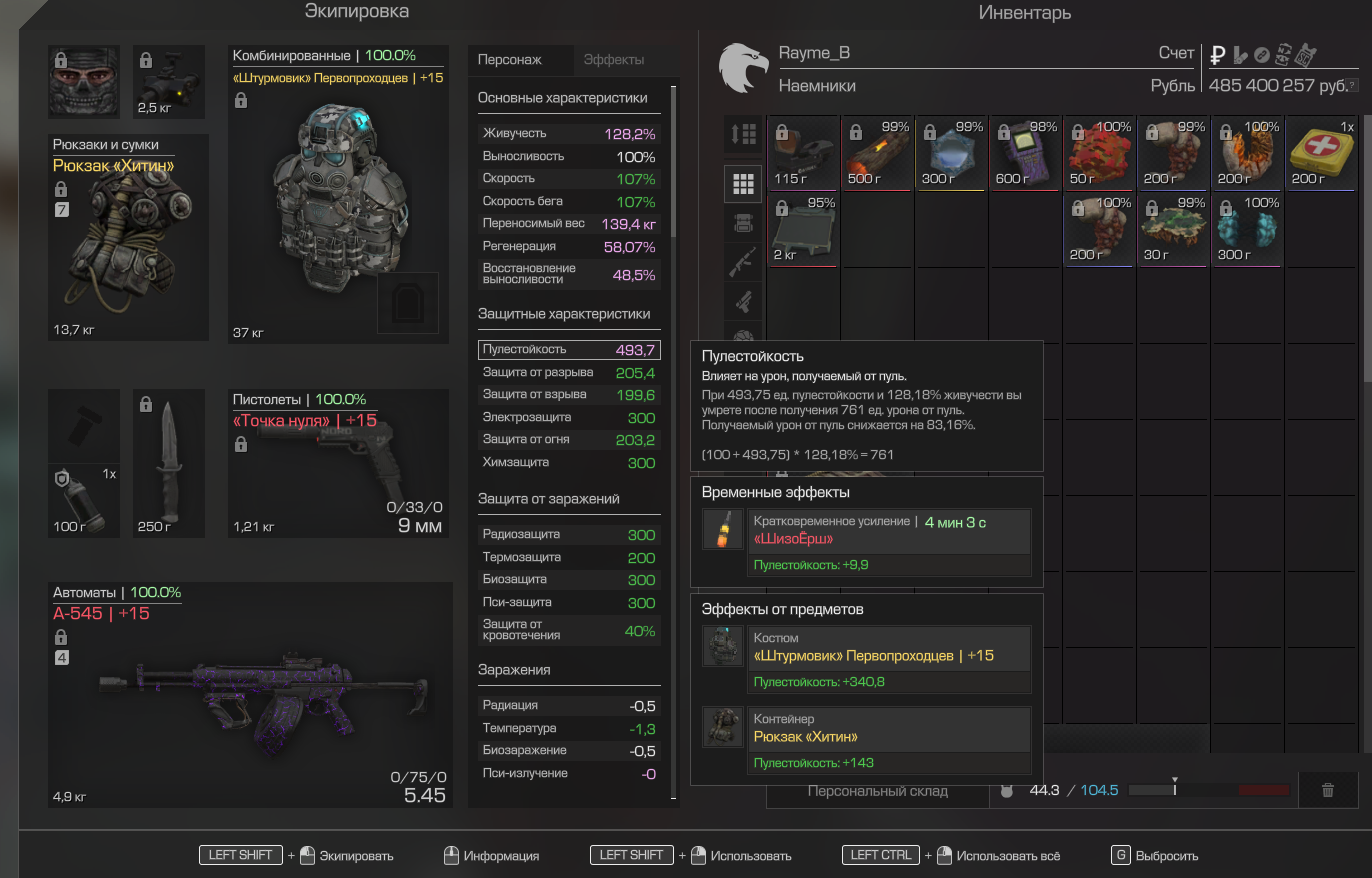Click the trash bin icon
This screenshot has height=878, width=1372.
coord(1328,790)
